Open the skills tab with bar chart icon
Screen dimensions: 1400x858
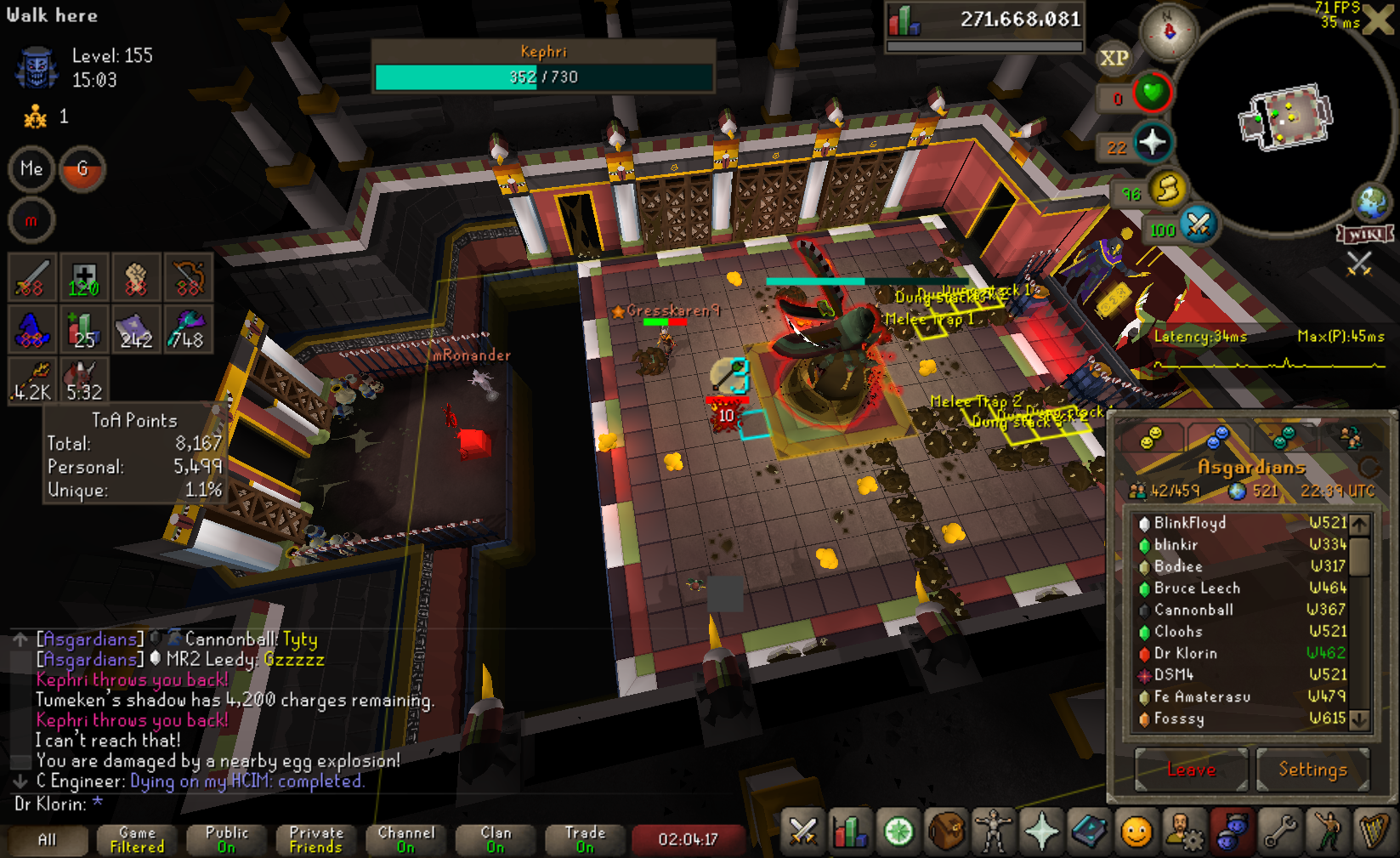(851, 831)
